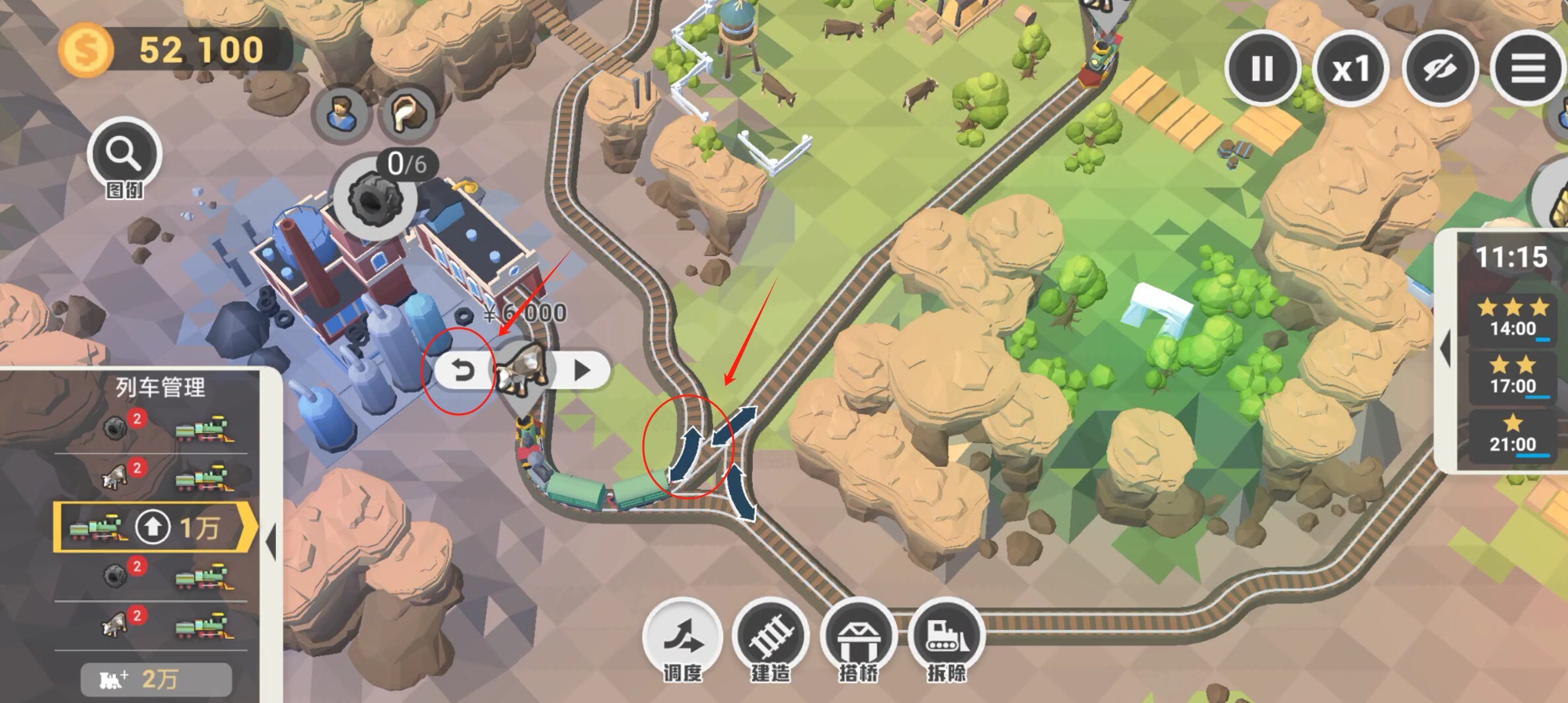1568x703 pixels.
Task: Select the 建造 build track tool
Action: click(770, 636)
